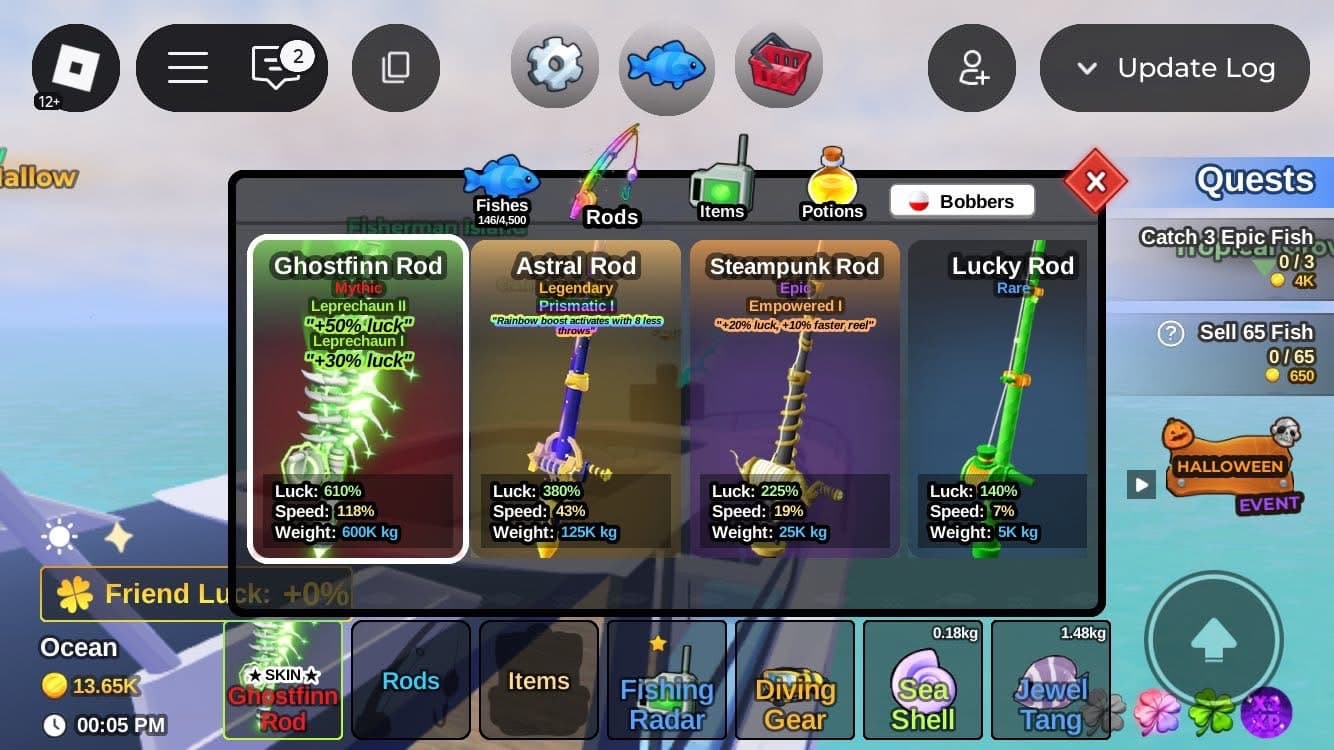Equip Diving Gear from the hotbar
Image resolution: width=1334 pixels, height=750 pixels.
pos(795,680)
